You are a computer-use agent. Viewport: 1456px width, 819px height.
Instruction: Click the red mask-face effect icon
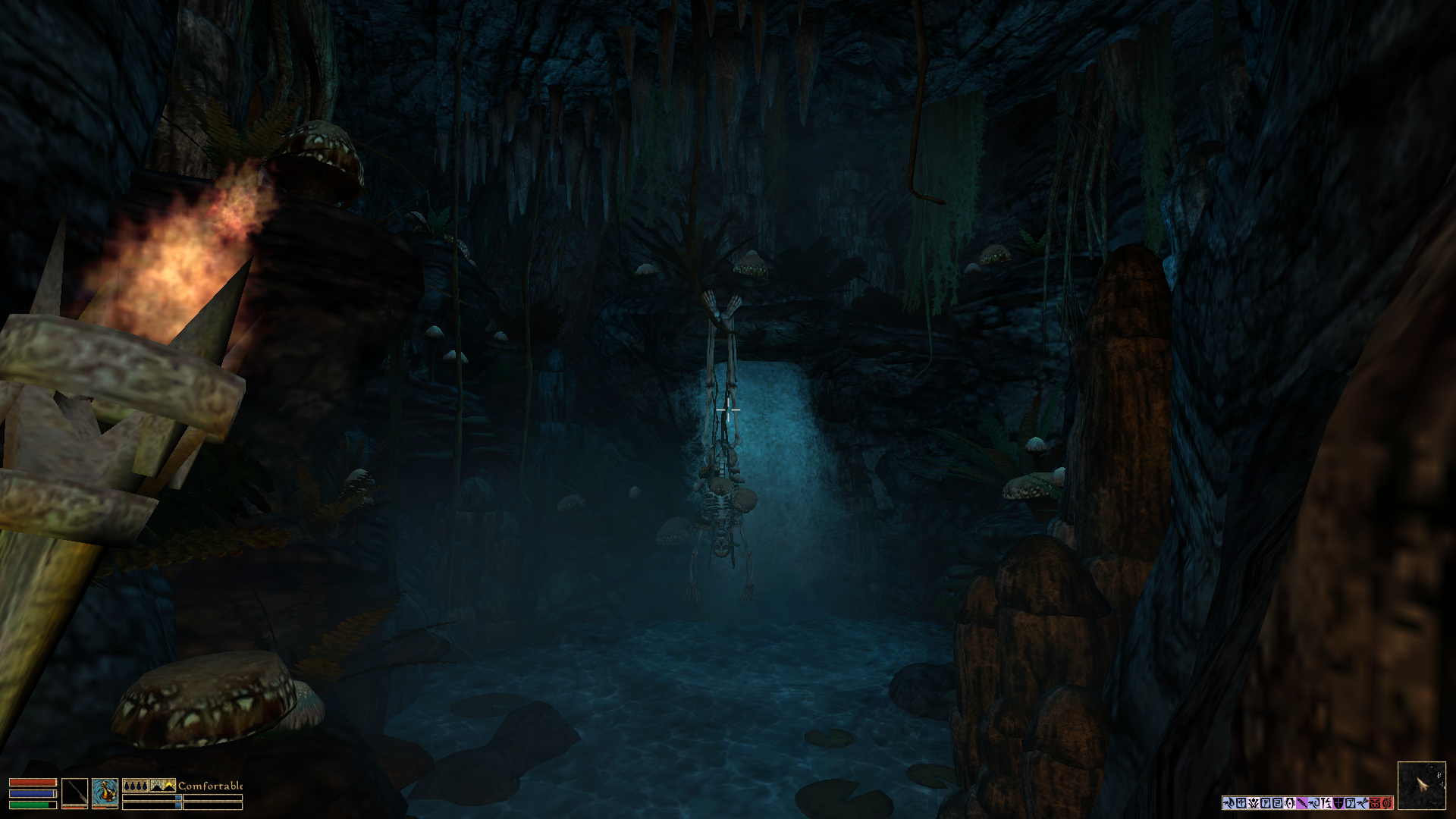1375,803
